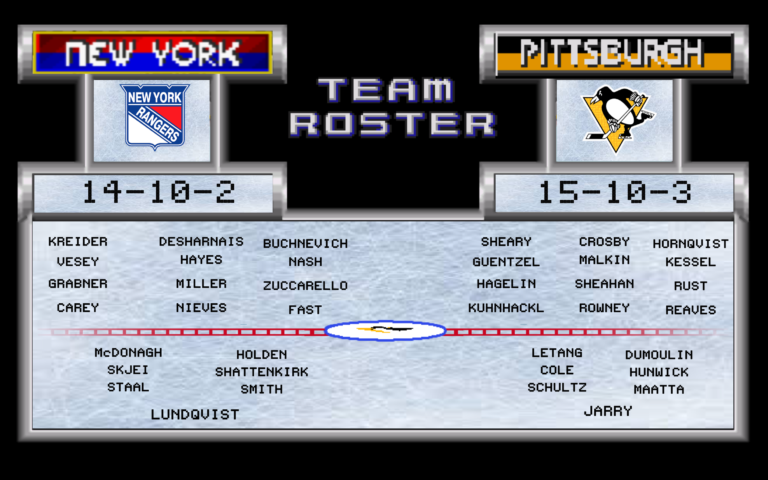Select the New York team banner

coord(152,53)
